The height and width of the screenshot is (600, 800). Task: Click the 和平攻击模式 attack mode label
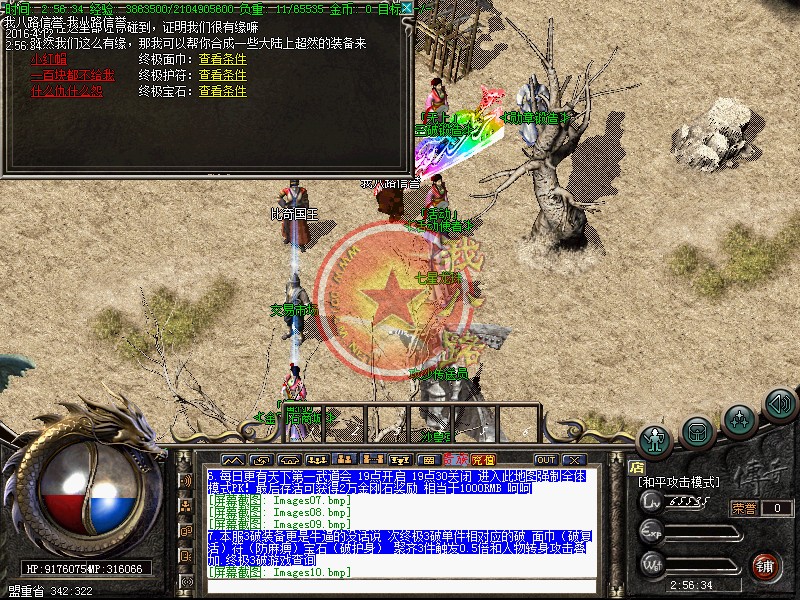pos(678,482)
